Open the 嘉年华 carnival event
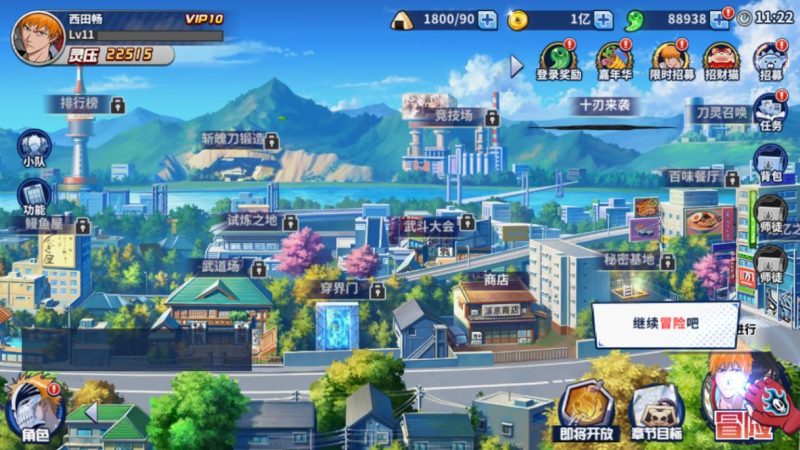The height and width of the screenshot is (450, 800). [611, 59]
